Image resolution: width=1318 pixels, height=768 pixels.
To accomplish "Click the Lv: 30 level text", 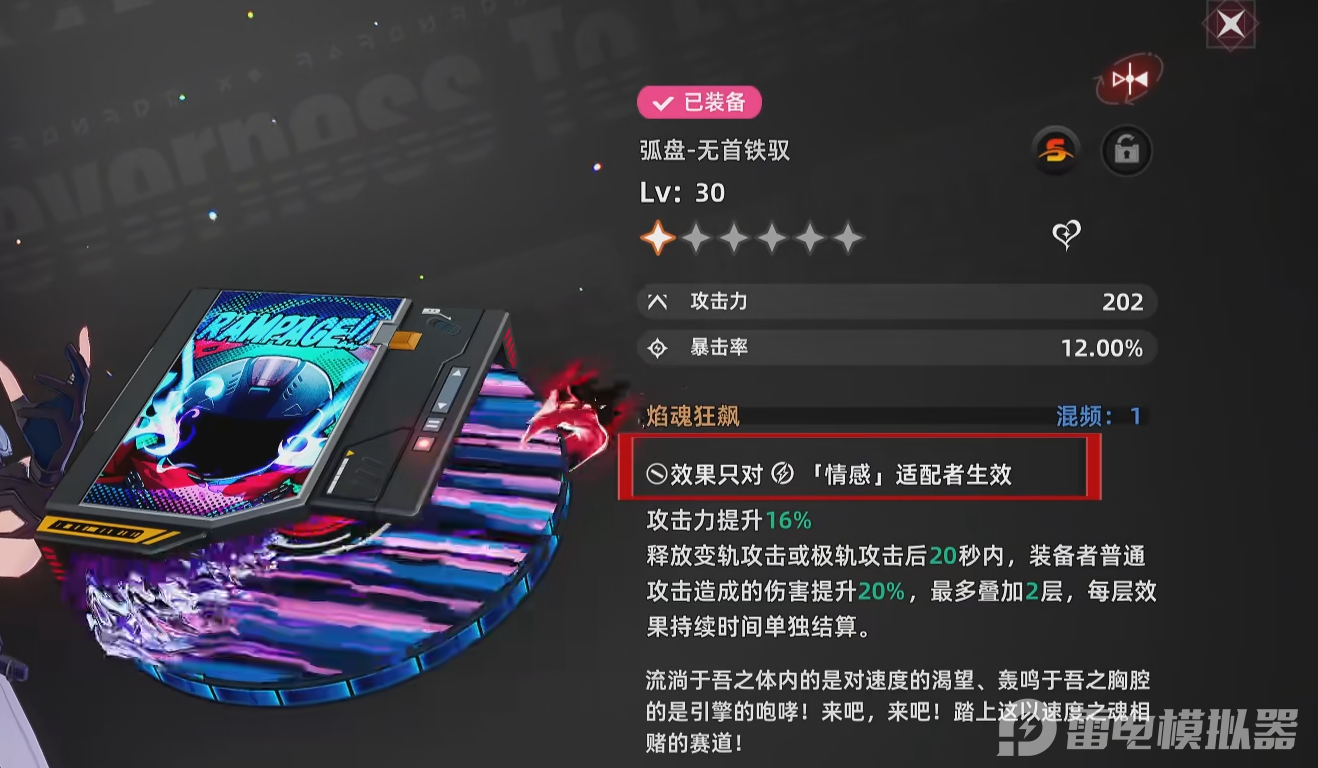I will (x=683, y=192).
